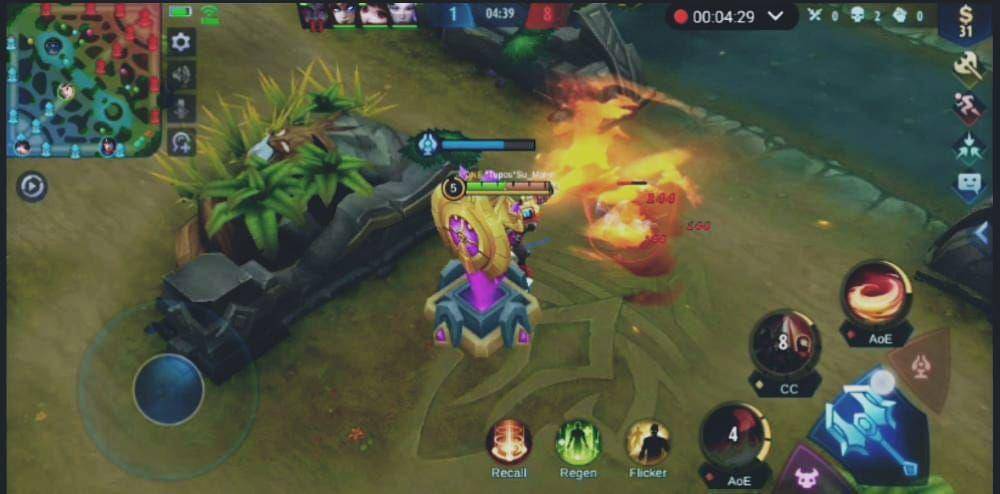Click the round play button under the minimap
The height and width of the screenshot is (494, 1000).
coord(32,186)
